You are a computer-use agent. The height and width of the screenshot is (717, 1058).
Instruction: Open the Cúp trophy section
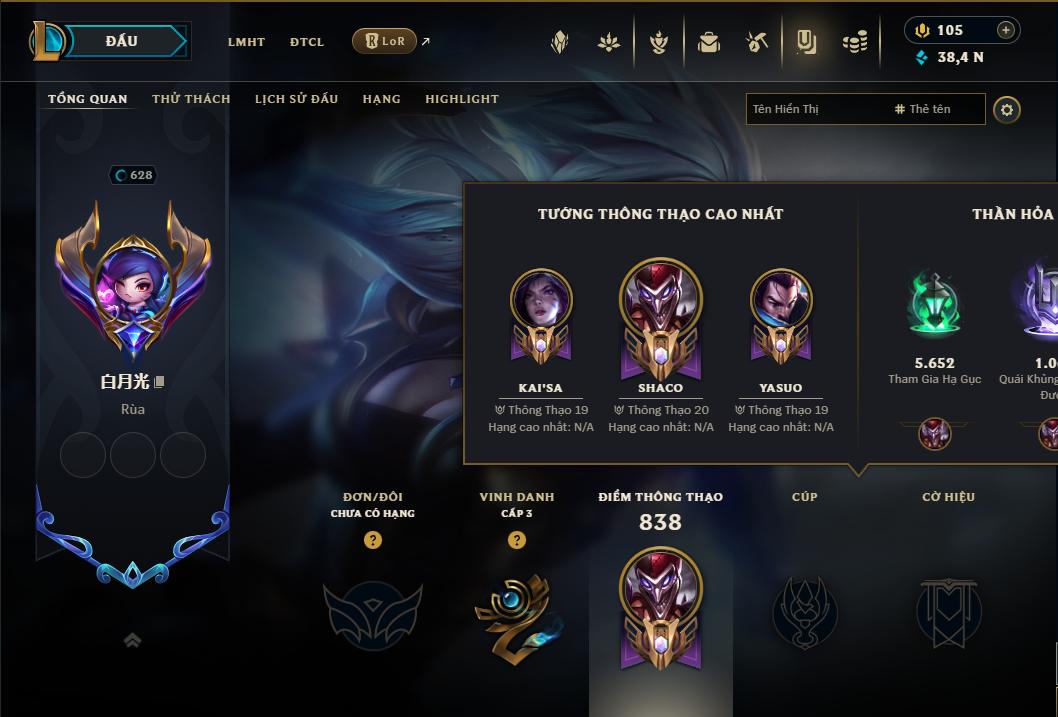point(804,610)
